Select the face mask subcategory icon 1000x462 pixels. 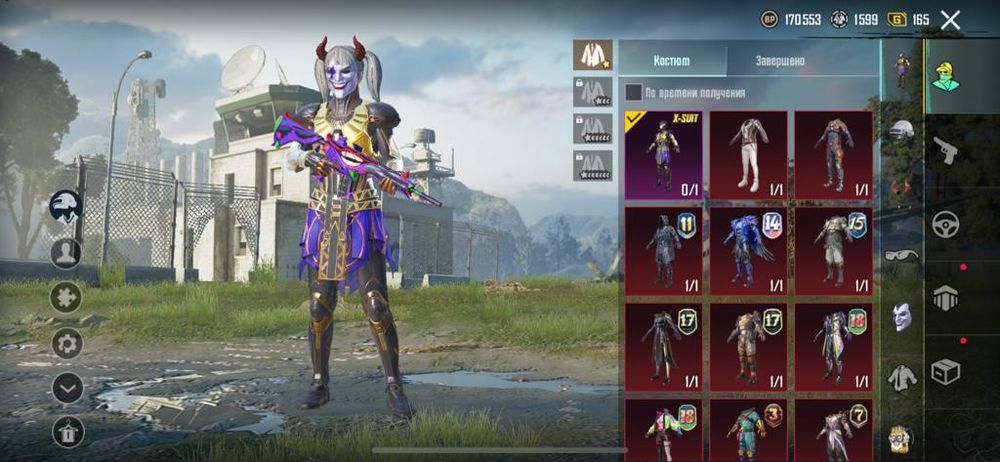tap(902, 317)
